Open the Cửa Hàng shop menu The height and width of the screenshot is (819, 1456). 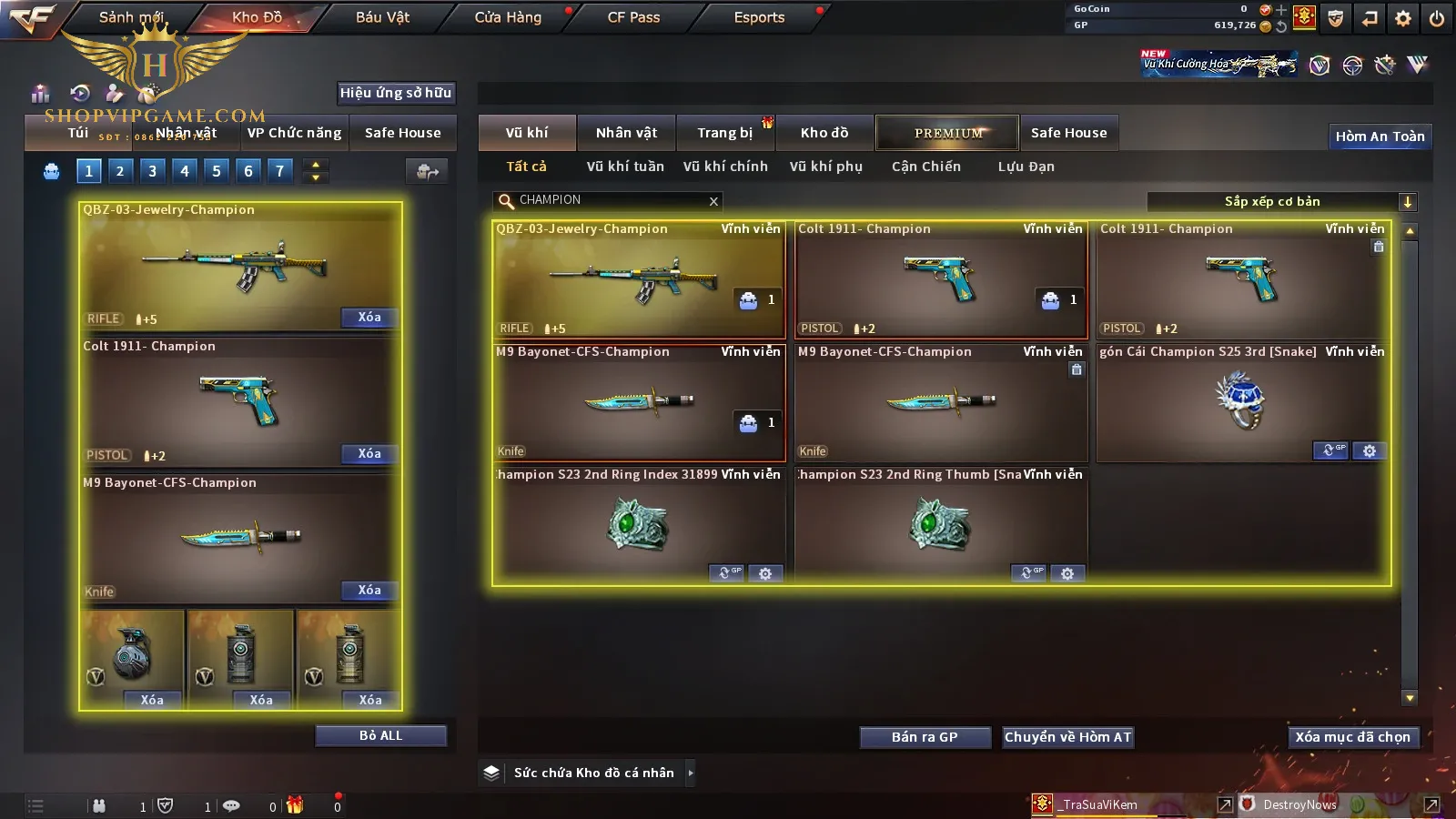pyautogui.click(x=508, y=17)
